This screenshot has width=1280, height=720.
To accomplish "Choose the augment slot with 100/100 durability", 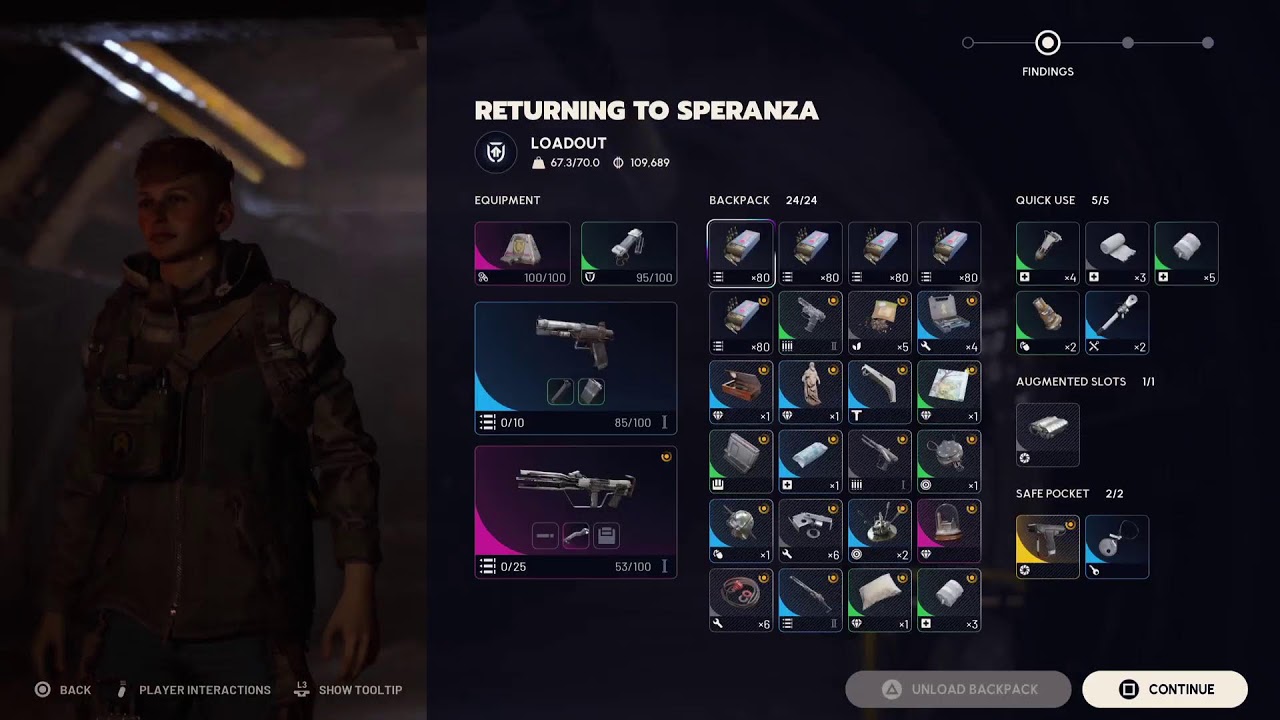I will click(x=522, y=253).
